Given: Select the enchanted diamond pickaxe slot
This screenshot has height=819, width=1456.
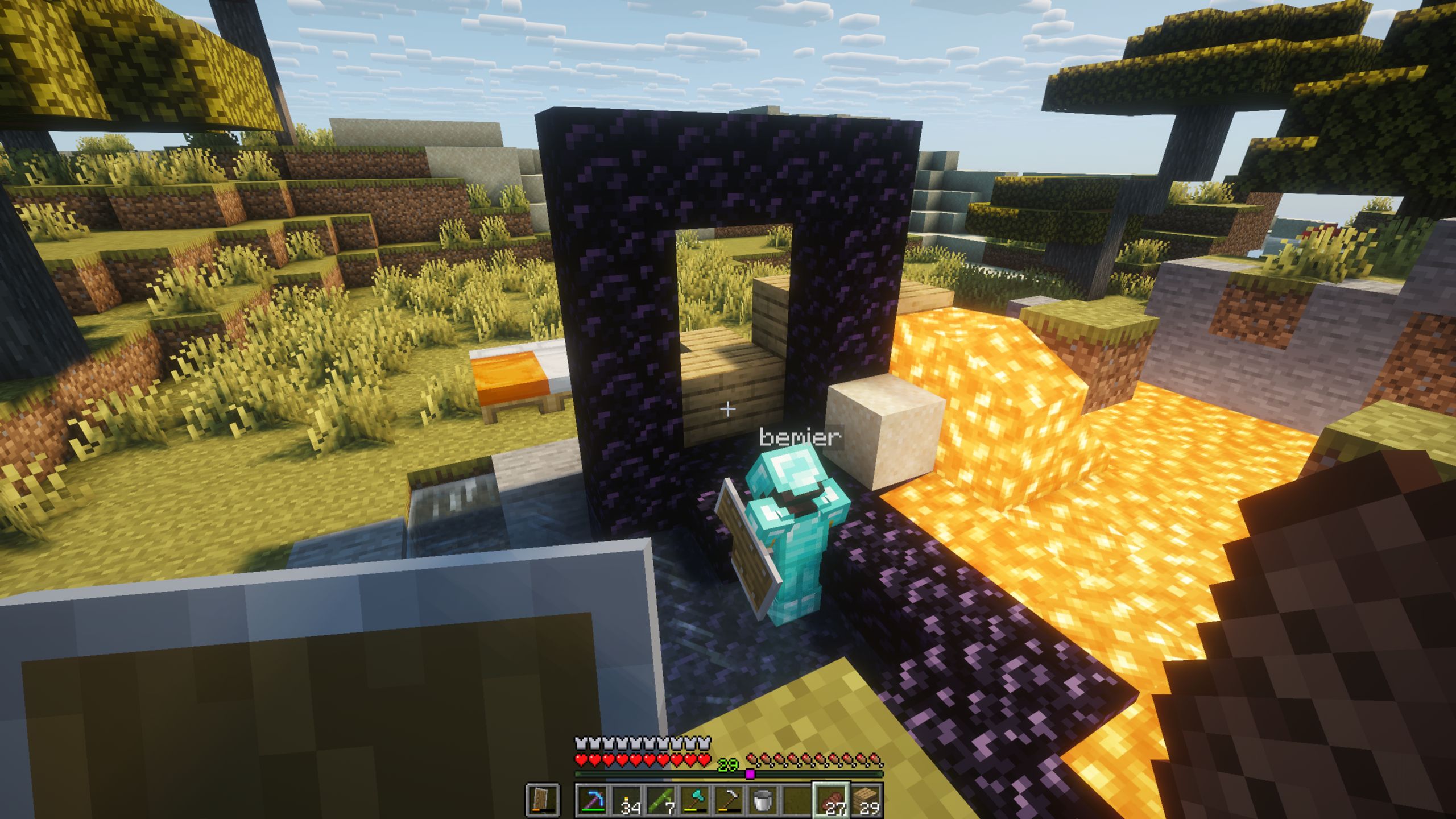Looking at the screenshot, I should click(591, 800).
